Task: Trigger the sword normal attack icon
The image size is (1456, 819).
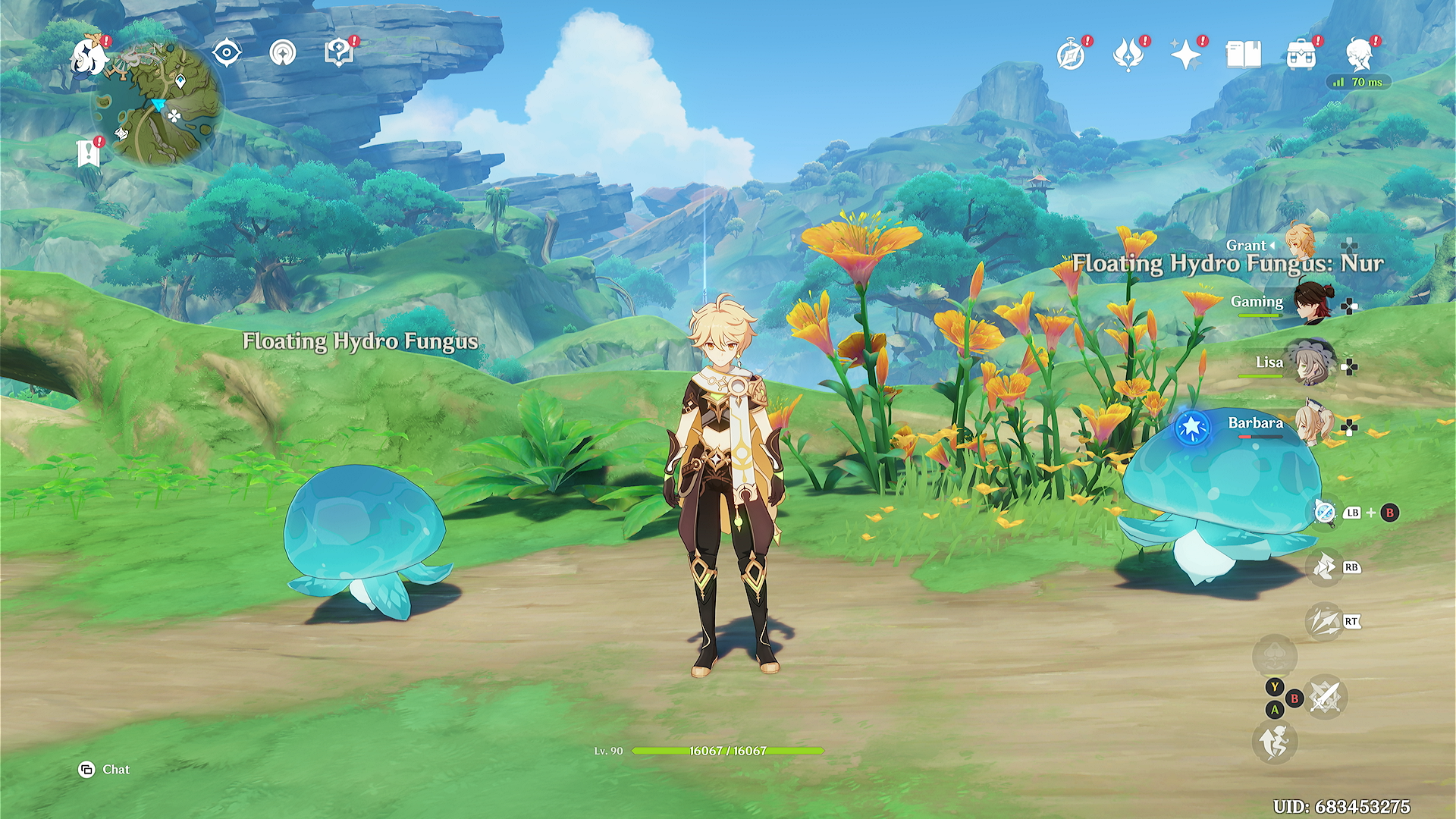Action: (1325, 697)
